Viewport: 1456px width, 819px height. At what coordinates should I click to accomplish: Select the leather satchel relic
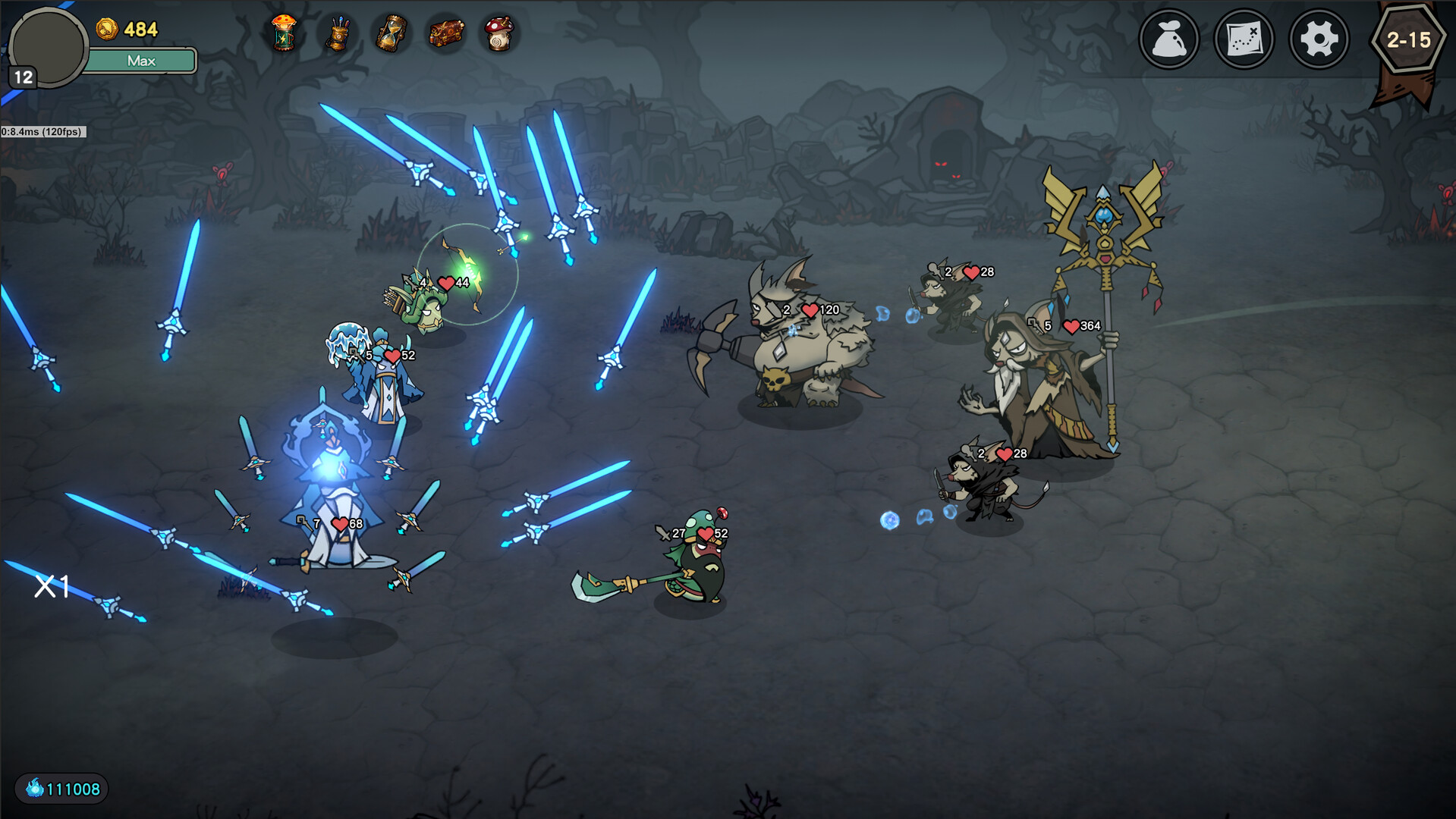click(x=446, y=33)
